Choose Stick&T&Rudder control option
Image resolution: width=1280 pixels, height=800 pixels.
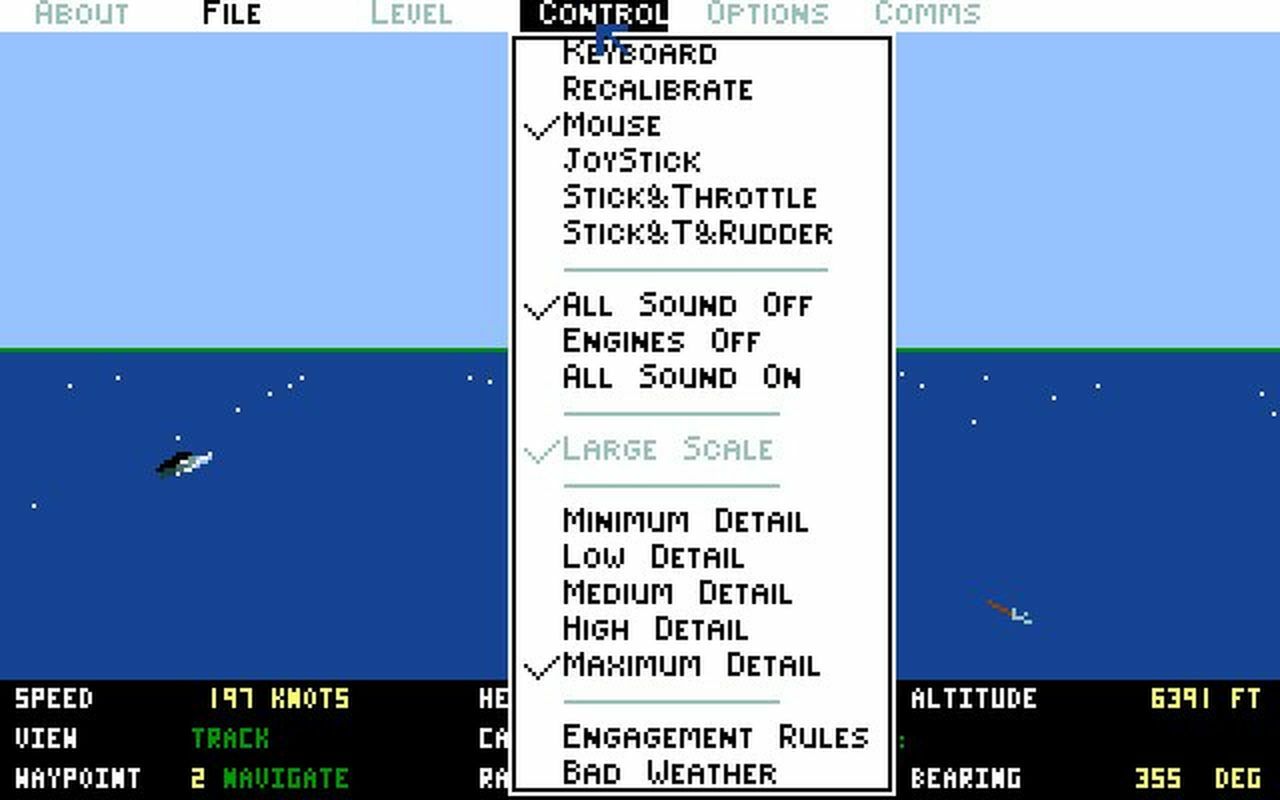tap(697, 233)
